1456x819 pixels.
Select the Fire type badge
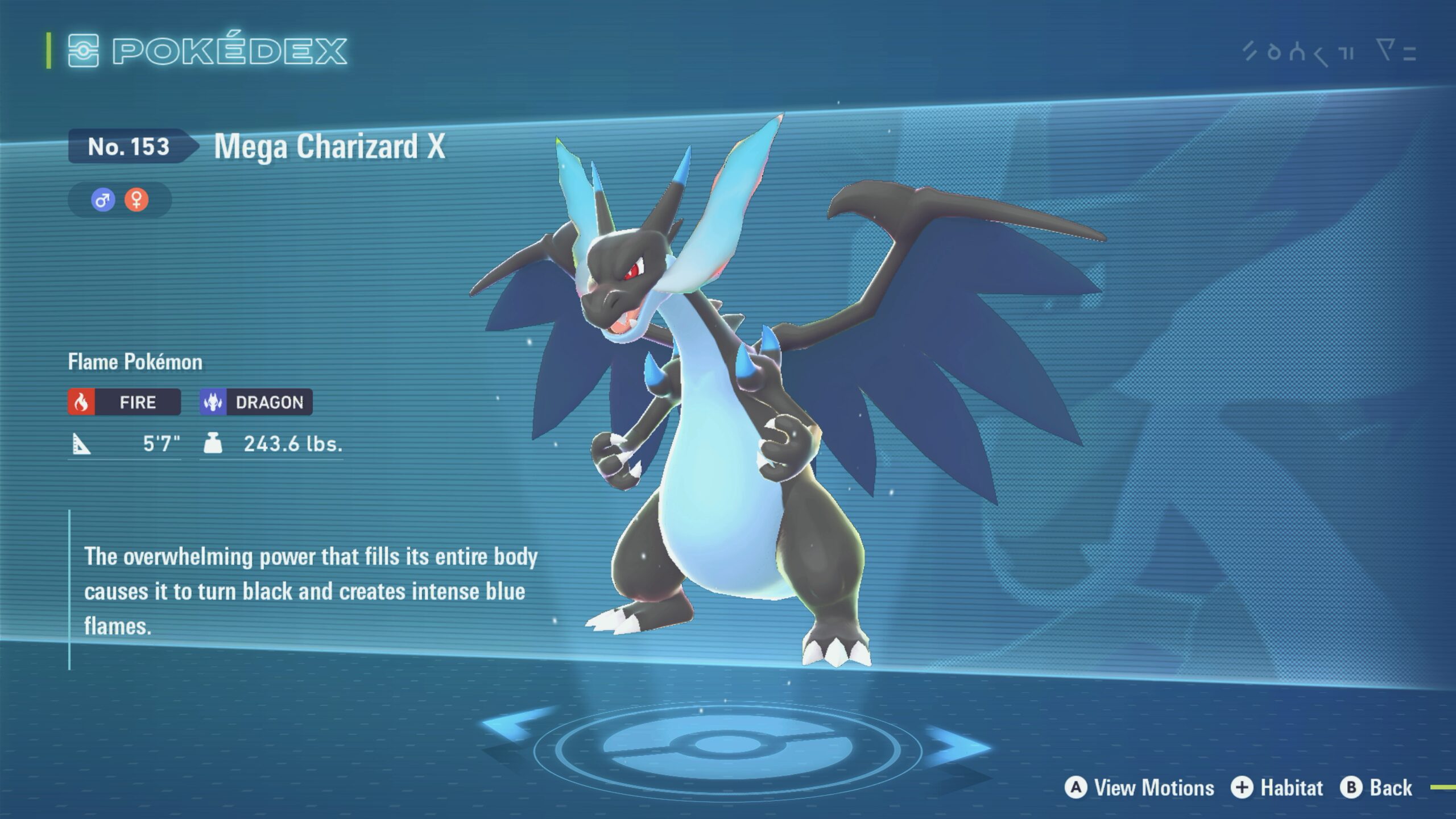click(x=125, y=402)
